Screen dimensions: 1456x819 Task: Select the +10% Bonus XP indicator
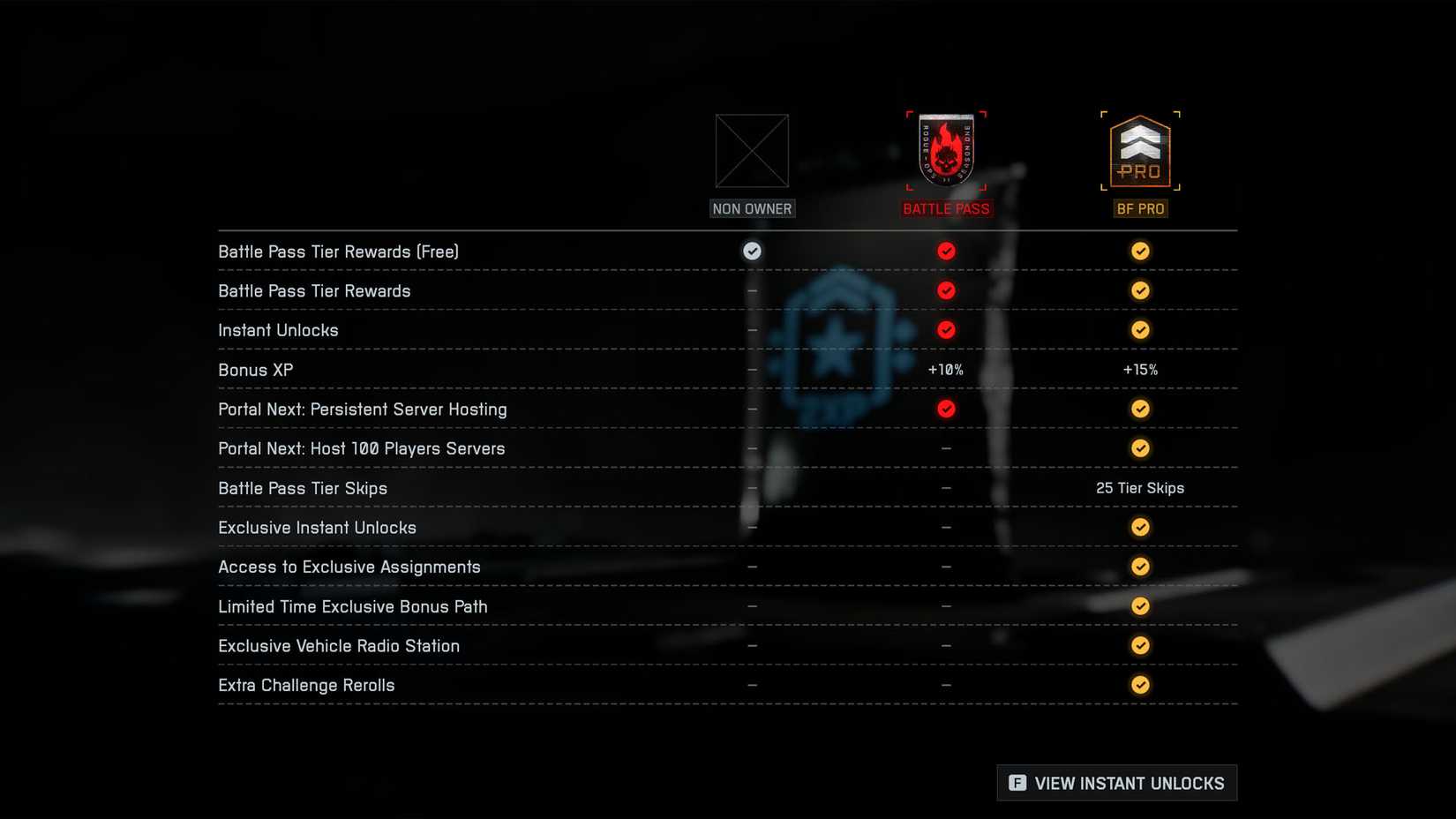(x=946, y=369)
